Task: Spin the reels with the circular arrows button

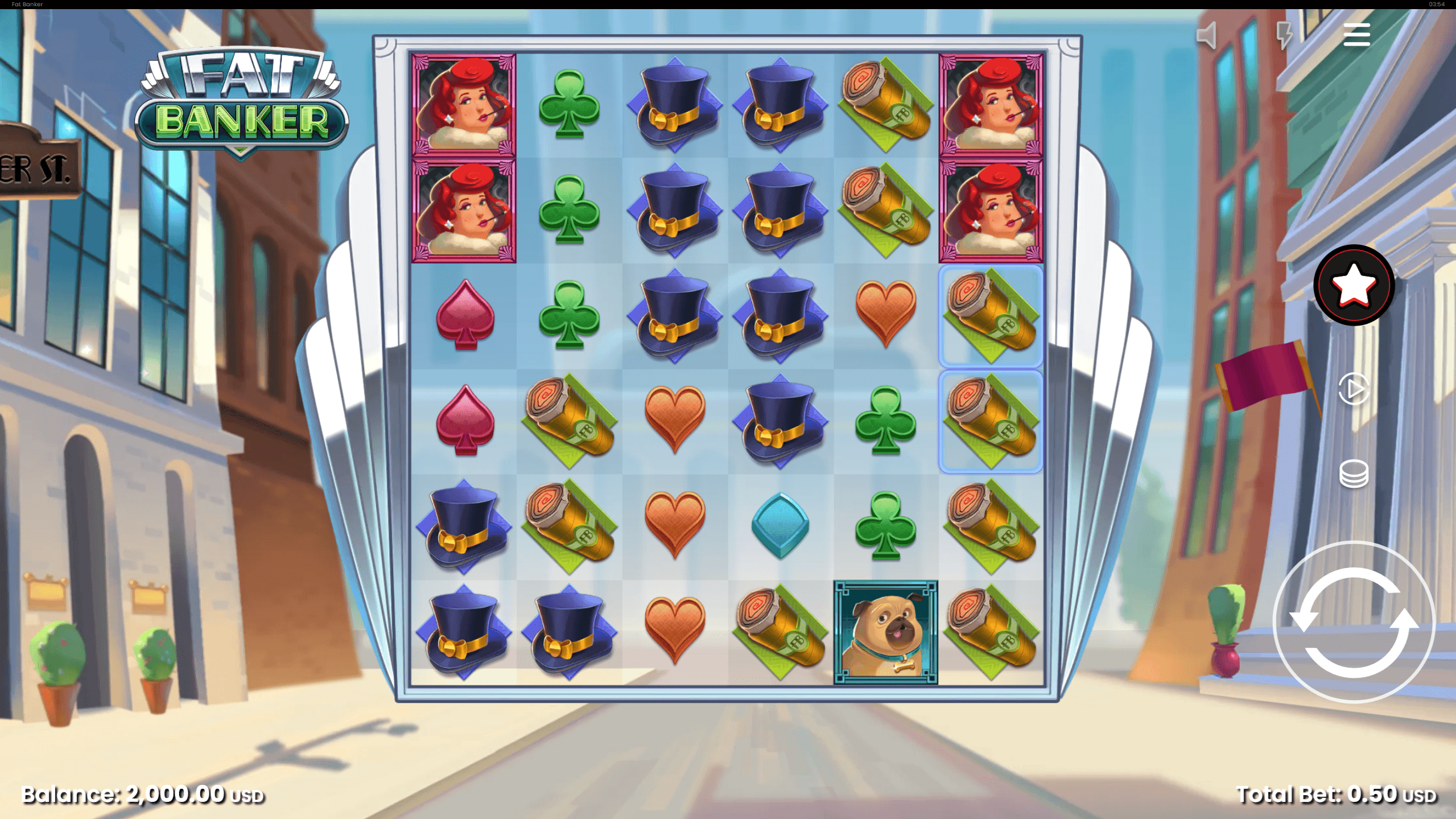Action: tap(1353, 623)
